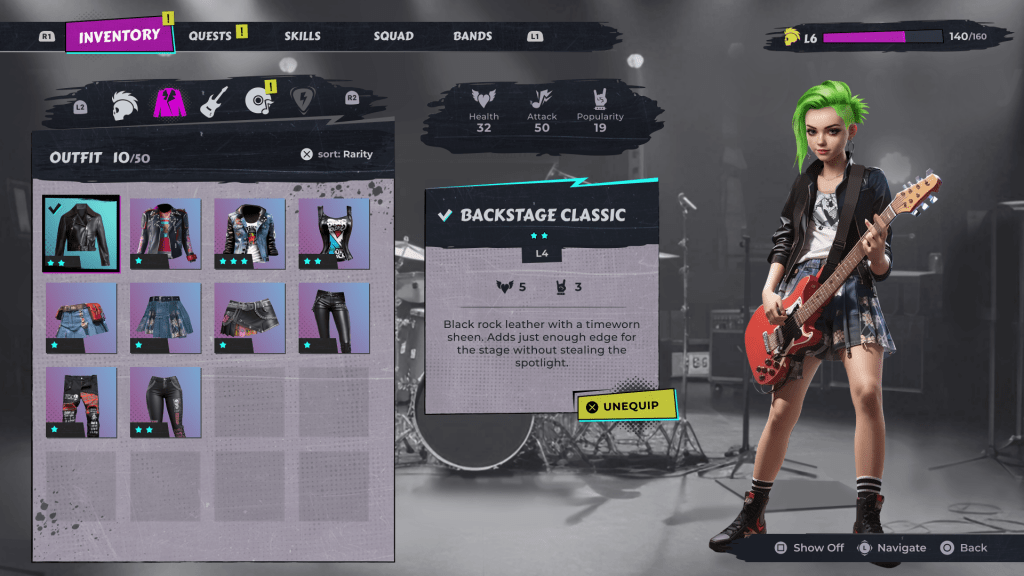This screenshot has width=1024, height=576.
Task: Unequip the Backstage Classic jacket
Action: coord(626,406)
